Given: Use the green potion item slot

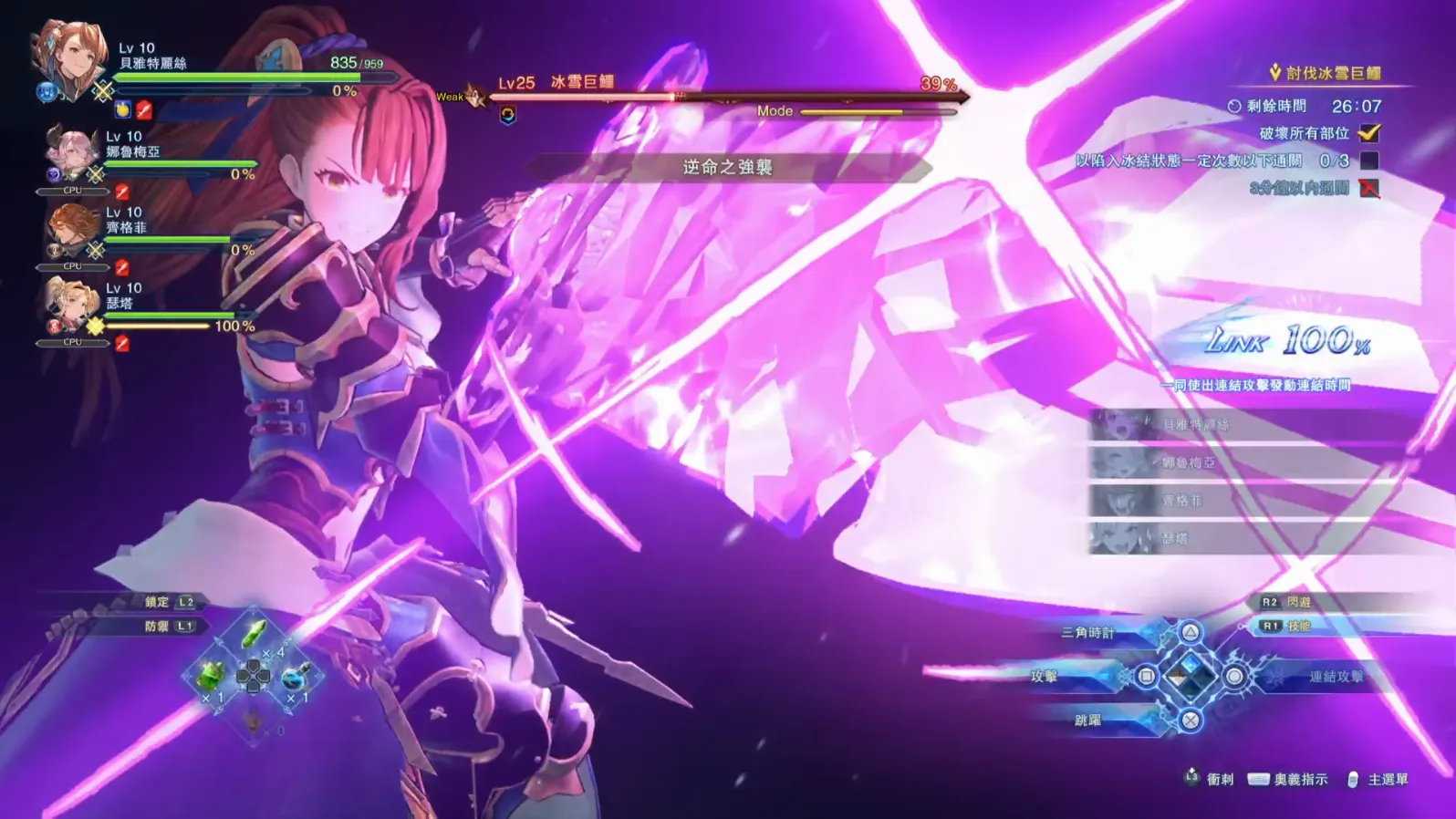Looking at the screenshot, I should tap(211, 676).
